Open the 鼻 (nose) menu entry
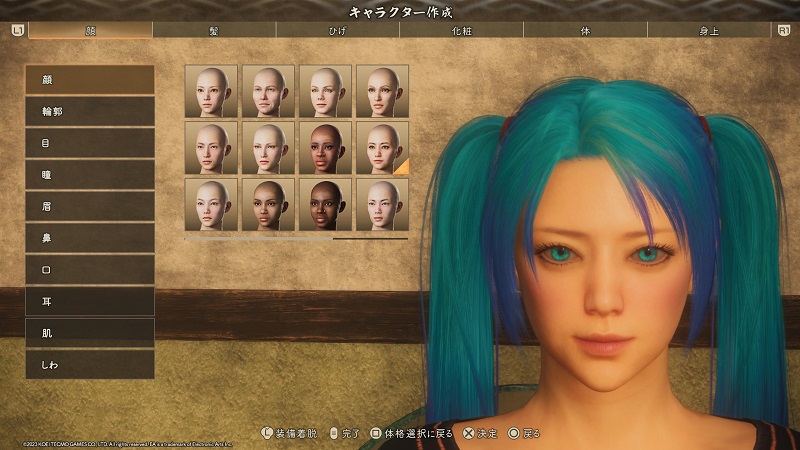The image size is (800, 450). [90, 238]
